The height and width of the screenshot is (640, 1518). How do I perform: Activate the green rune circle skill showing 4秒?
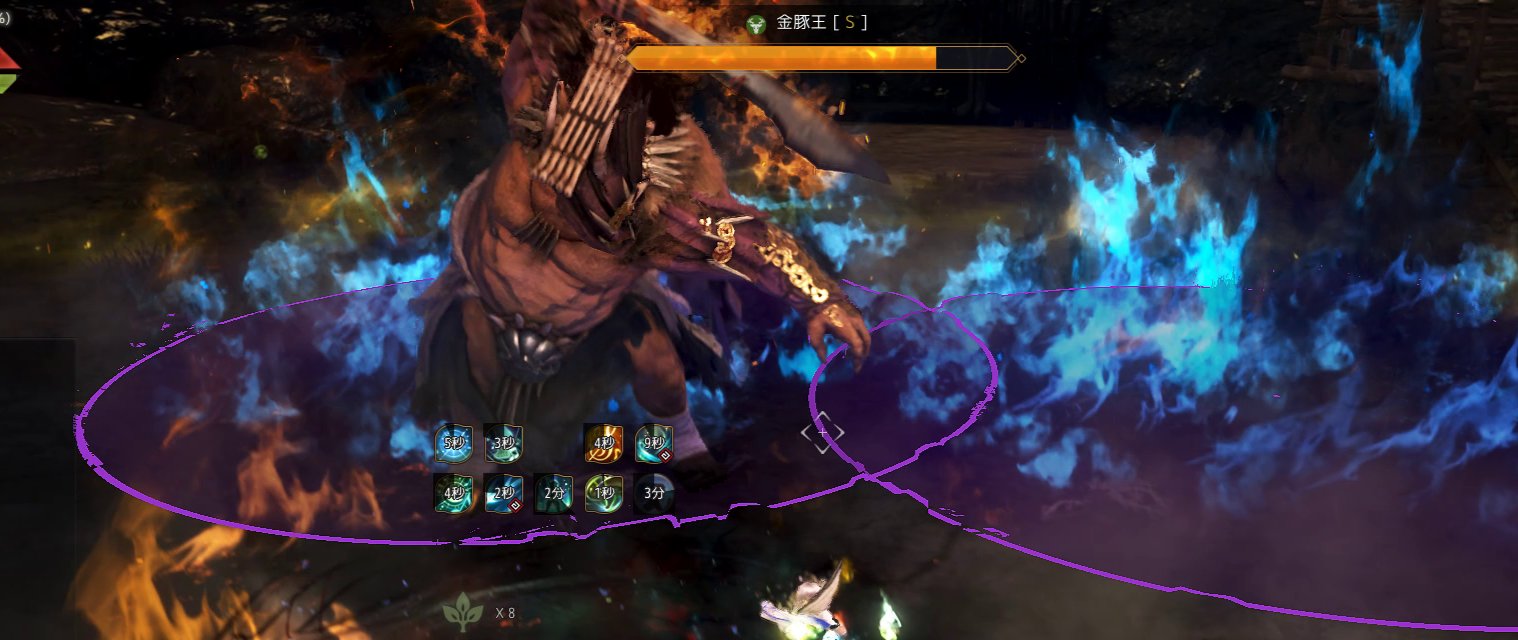tap(454, 493)
